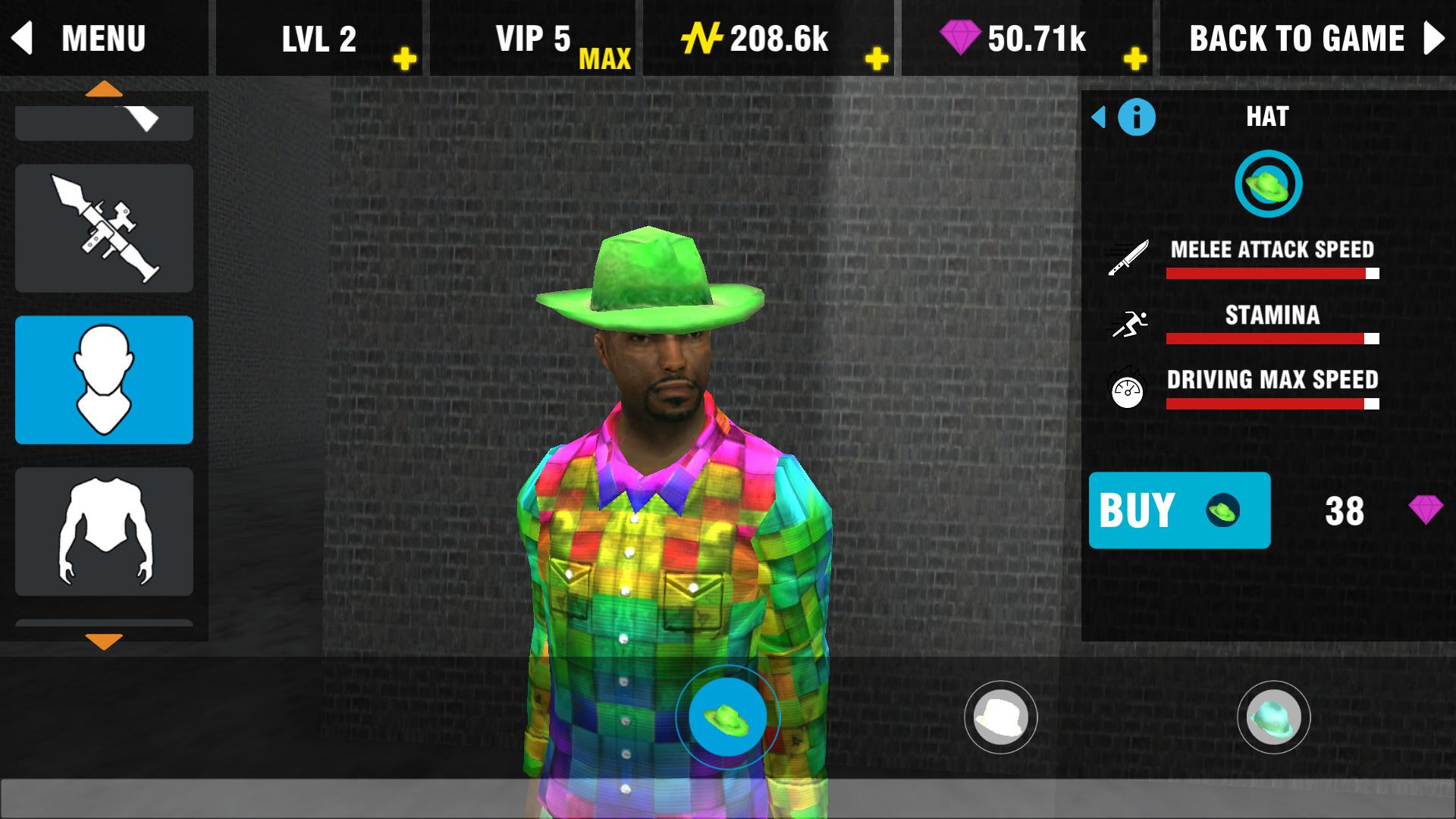Click the speedometer icon for Driving Max Speed
This screenshot has width=1456, height=819.
(x=1128, y=388)
